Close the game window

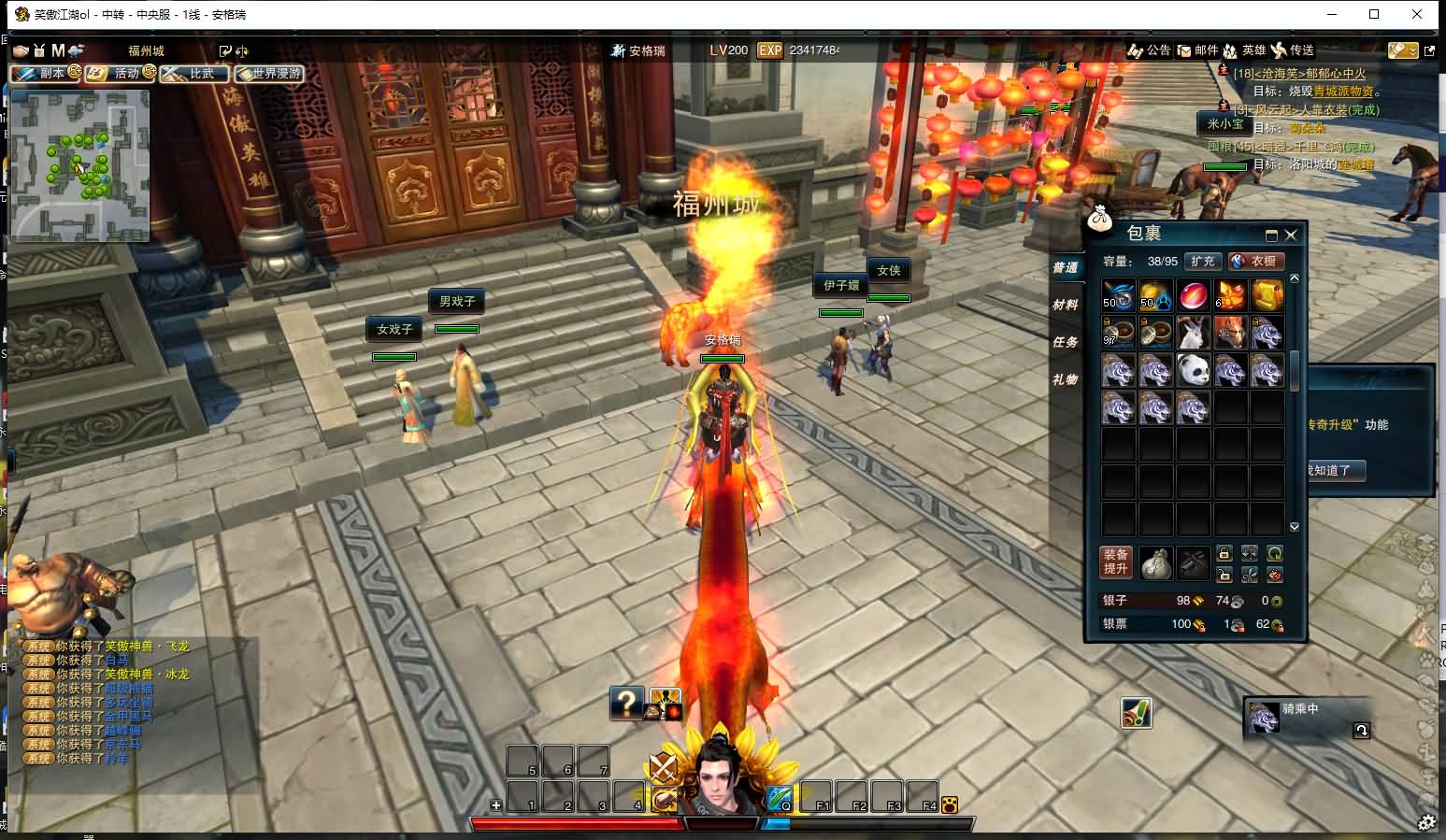click(x=1419, y=14)
